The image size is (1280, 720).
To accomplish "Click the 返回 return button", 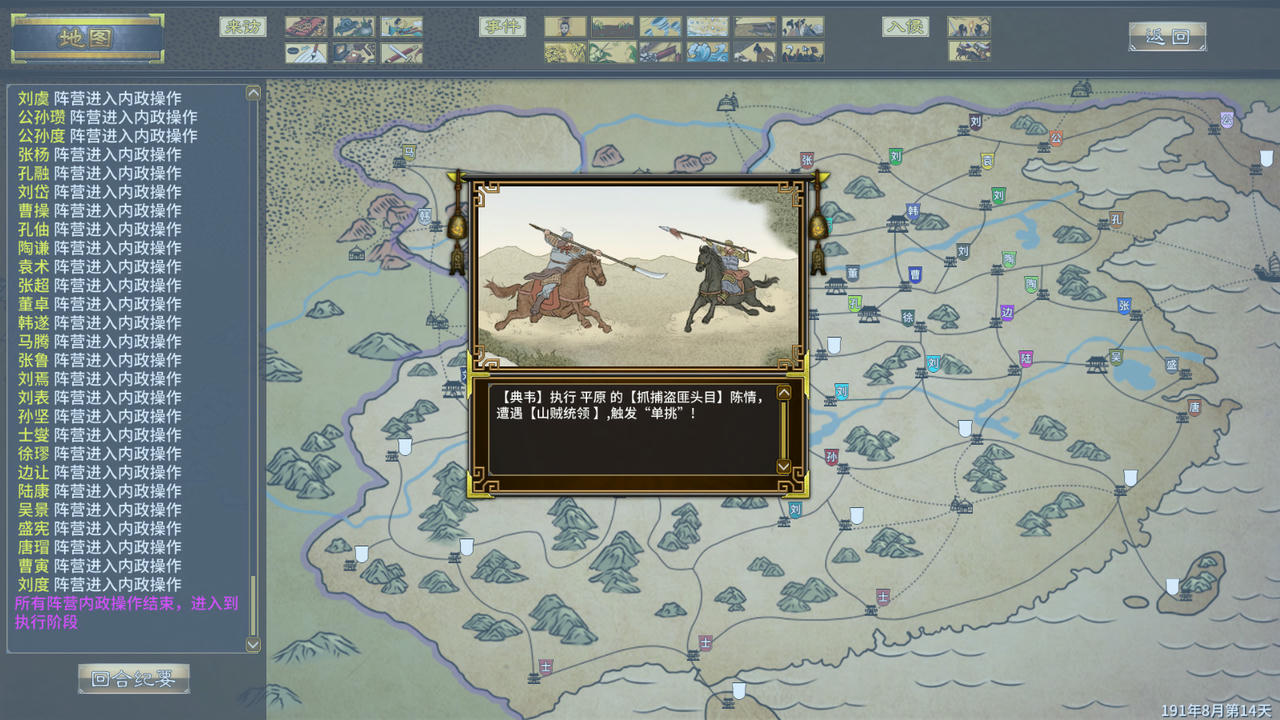I will point(1167,37).
